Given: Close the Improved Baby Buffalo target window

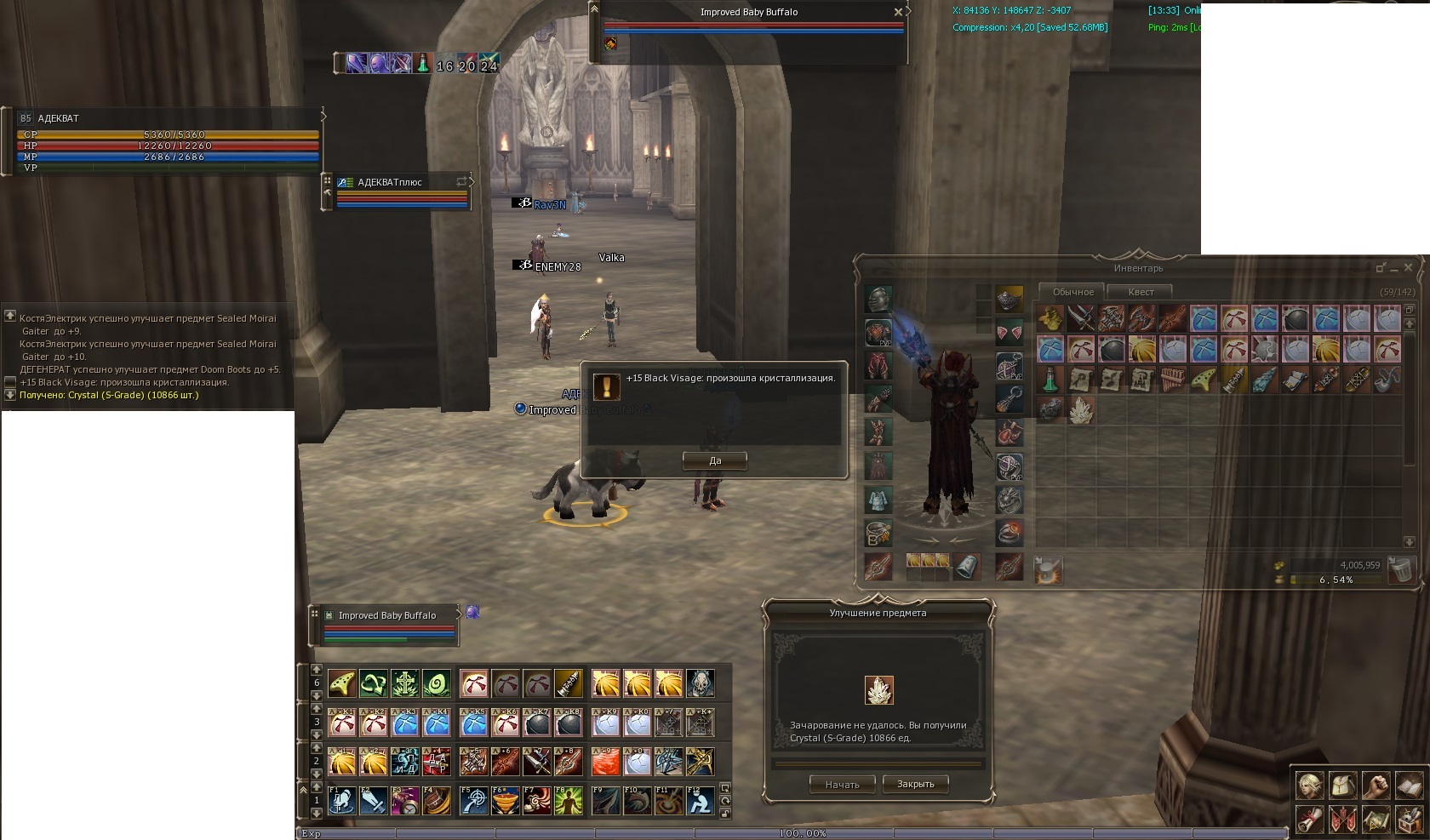Looking at the screenshot, I should [x=898, y=12].
